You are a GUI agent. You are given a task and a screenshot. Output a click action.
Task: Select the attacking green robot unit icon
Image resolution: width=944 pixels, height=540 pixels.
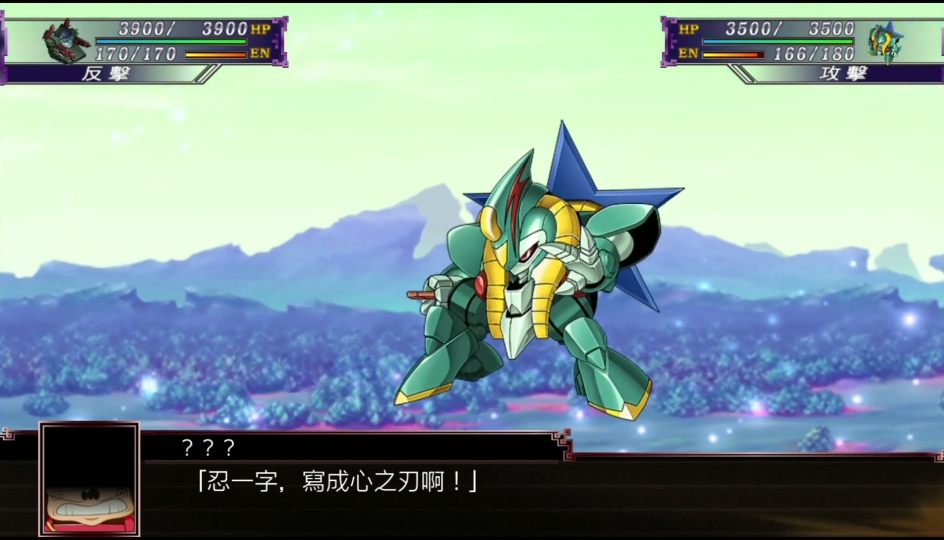[883, 42]
